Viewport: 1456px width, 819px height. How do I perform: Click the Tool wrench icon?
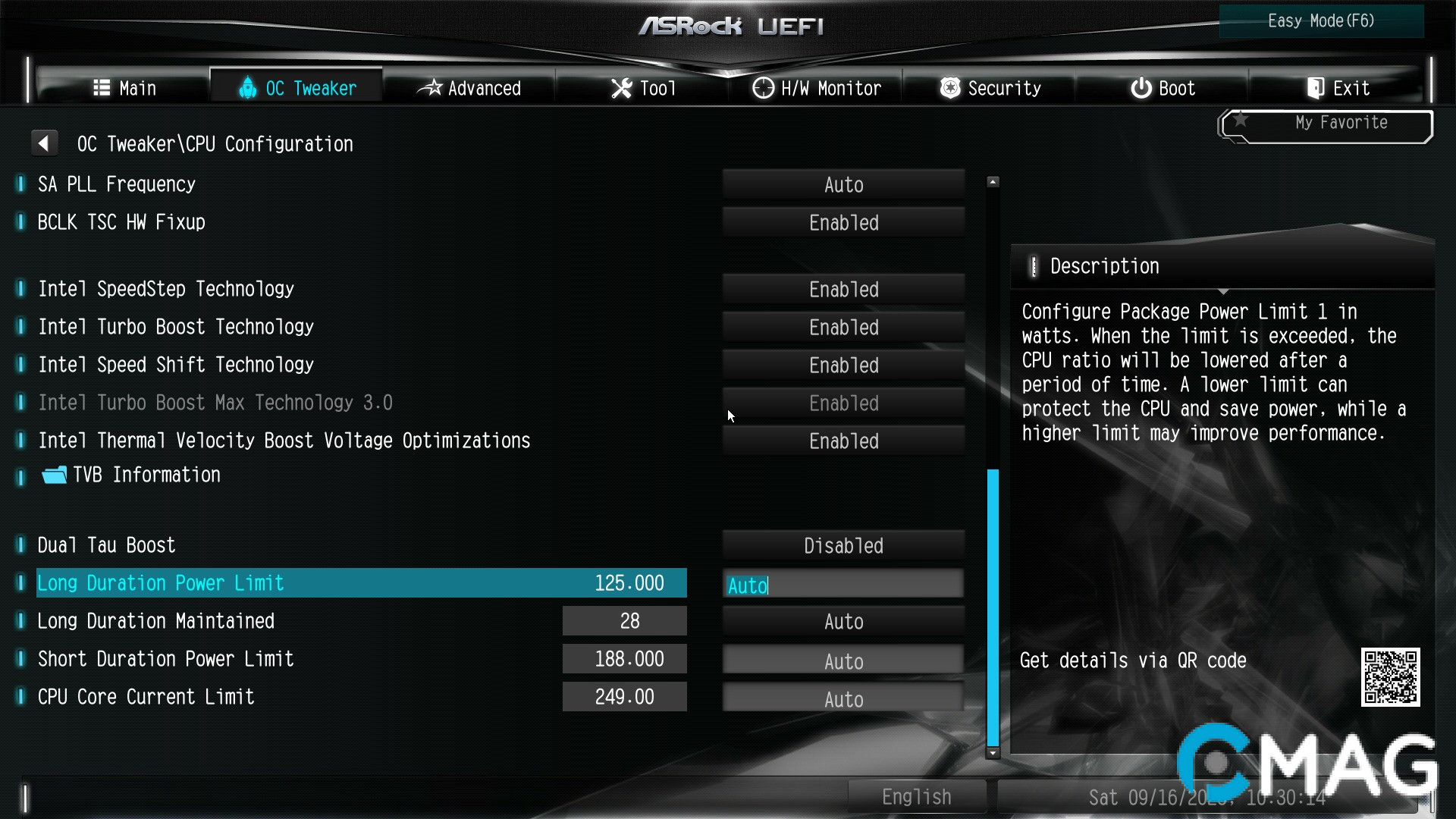click(x=621, y=88)
